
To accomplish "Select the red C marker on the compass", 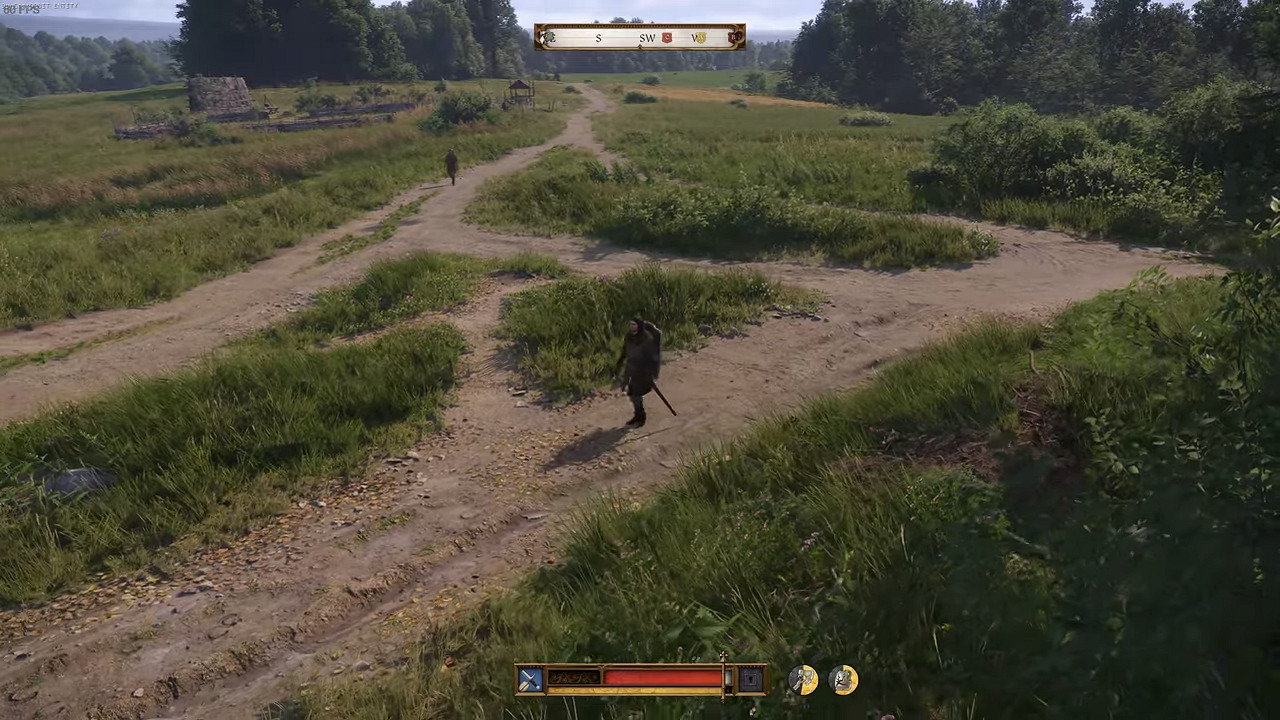I will click(666, 37).
